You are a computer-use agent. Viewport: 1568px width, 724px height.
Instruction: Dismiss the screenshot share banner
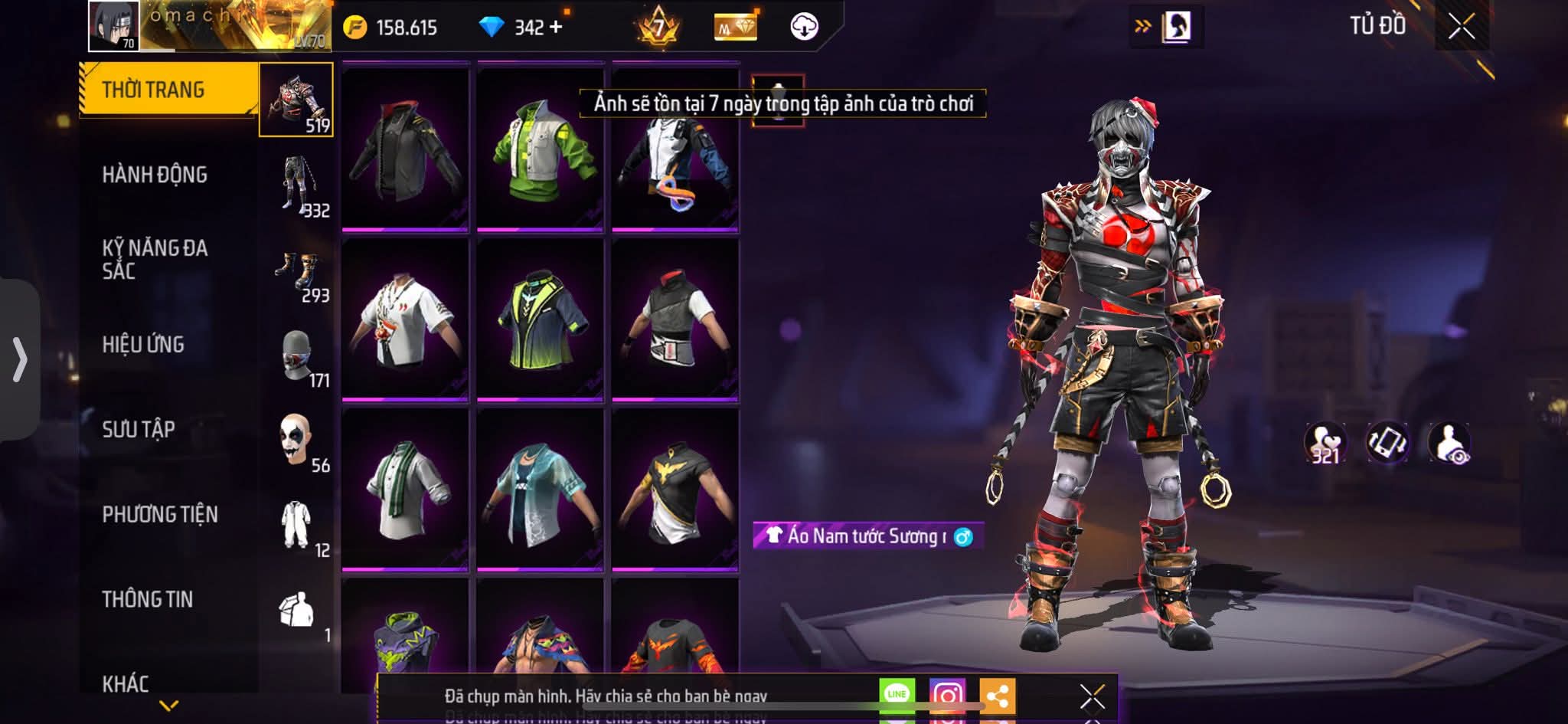tap(1092, 696)
